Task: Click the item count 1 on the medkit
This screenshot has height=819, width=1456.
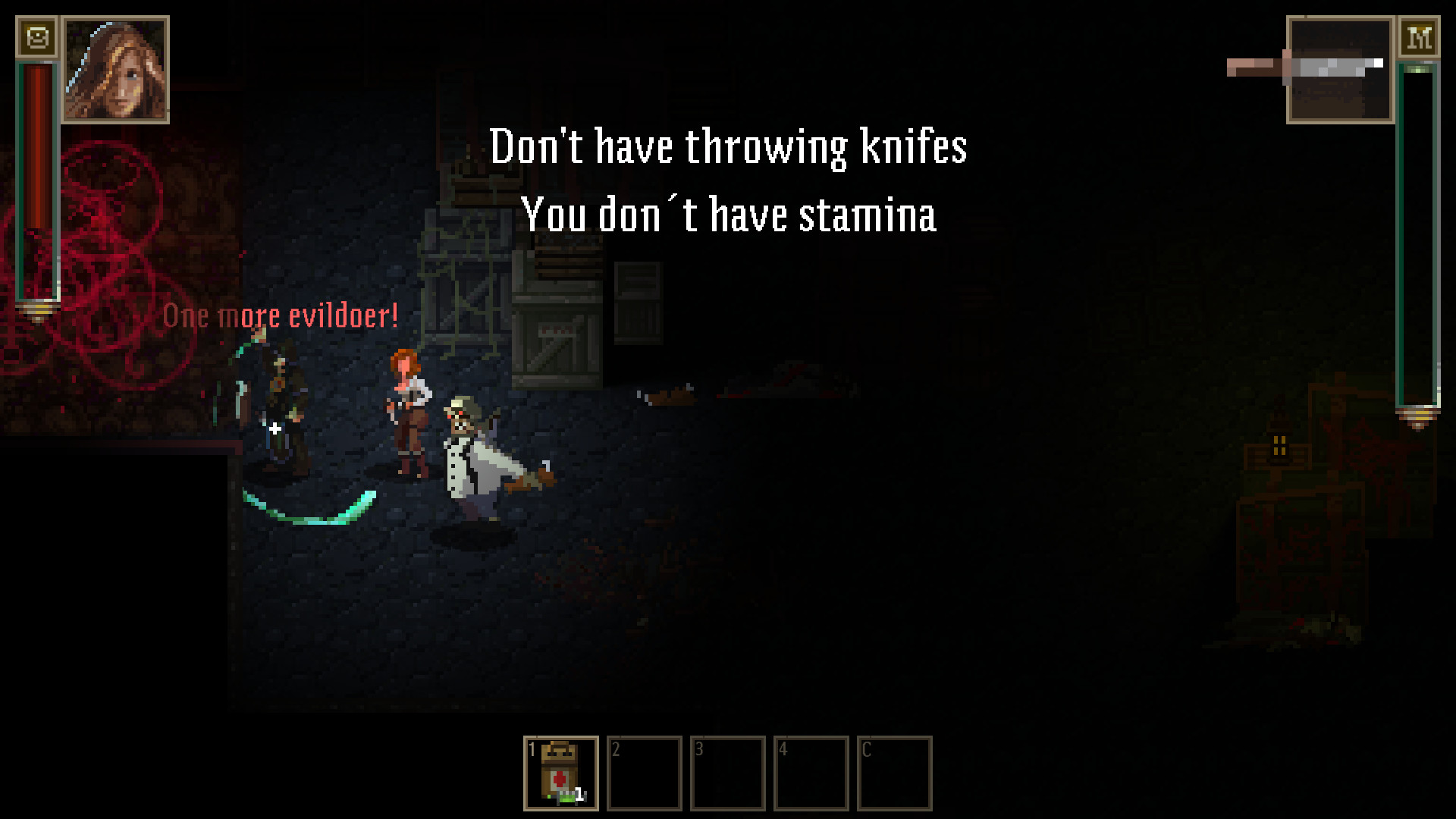Action: coord(579,795)
